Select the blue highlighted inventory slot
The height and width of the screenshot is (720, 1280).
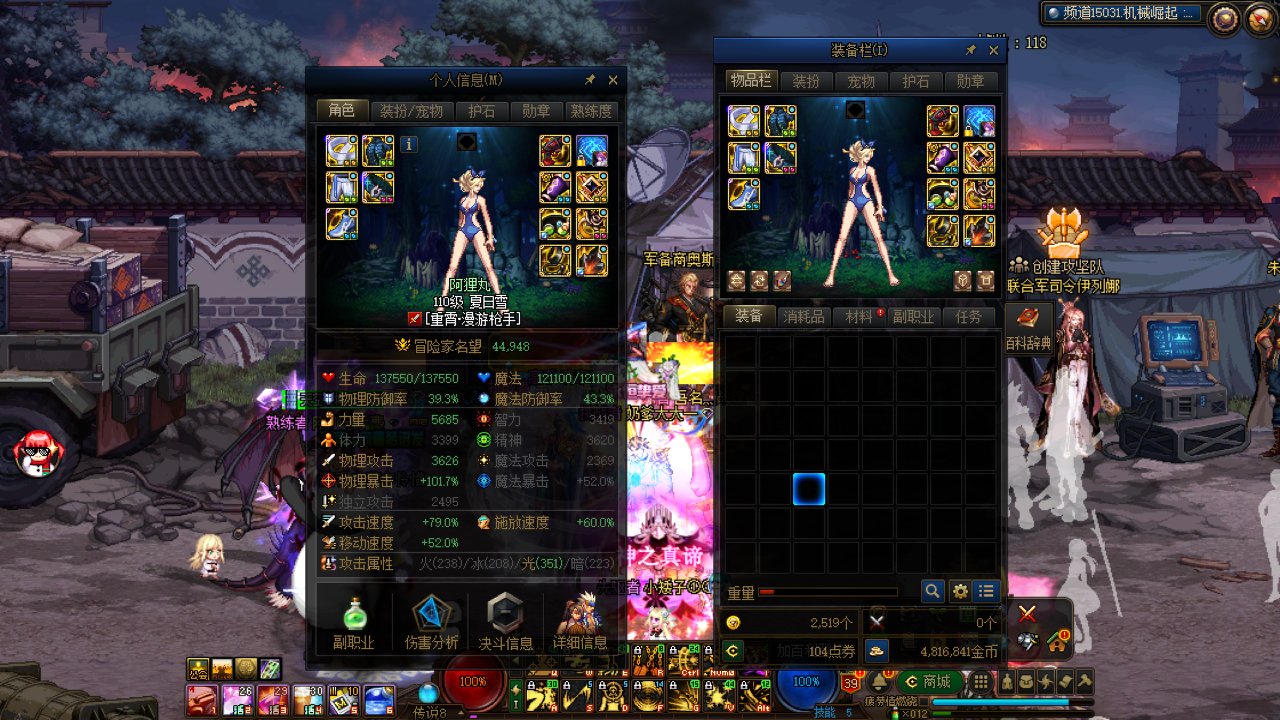(x=808, y=489)
